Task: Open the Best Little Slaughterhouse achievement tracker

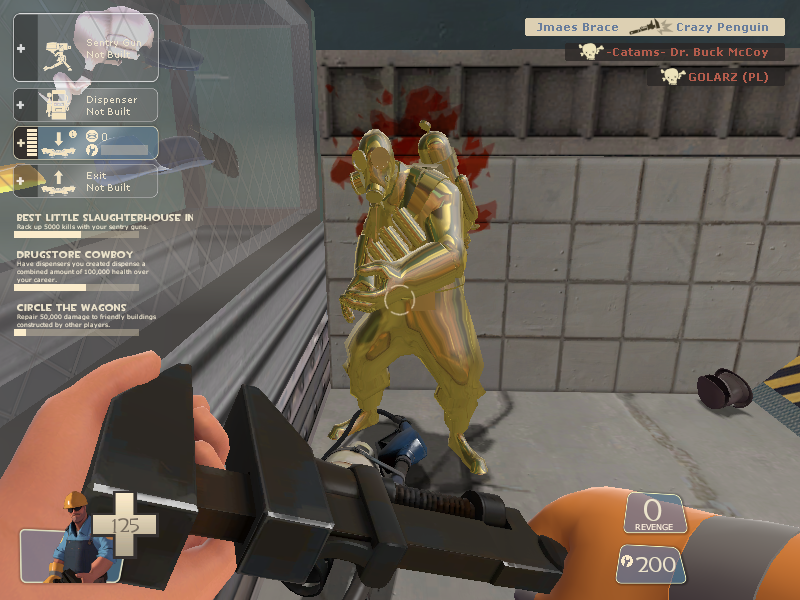Action: (x=104, y=223)
